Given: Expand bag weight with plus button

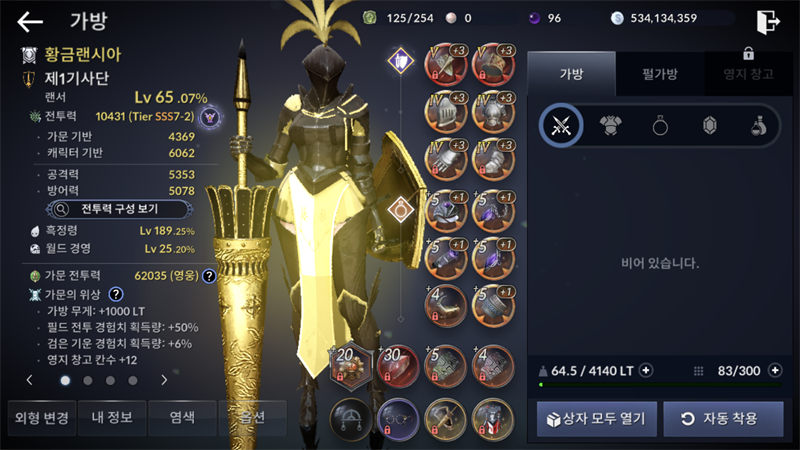Looking at the screenshot, I should tap(646, 371).
